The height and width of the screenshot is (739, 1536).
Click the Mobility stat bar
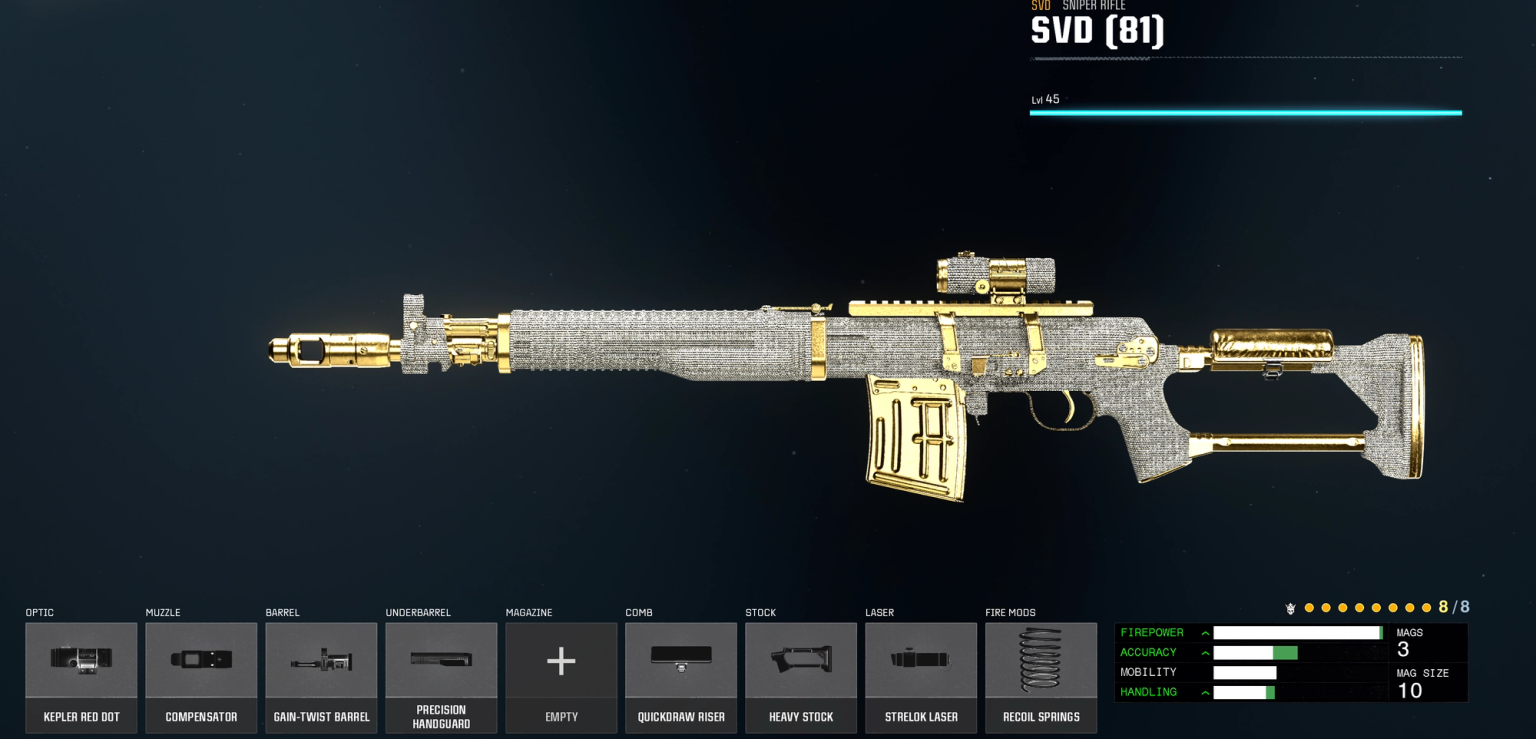[1245, 672]
